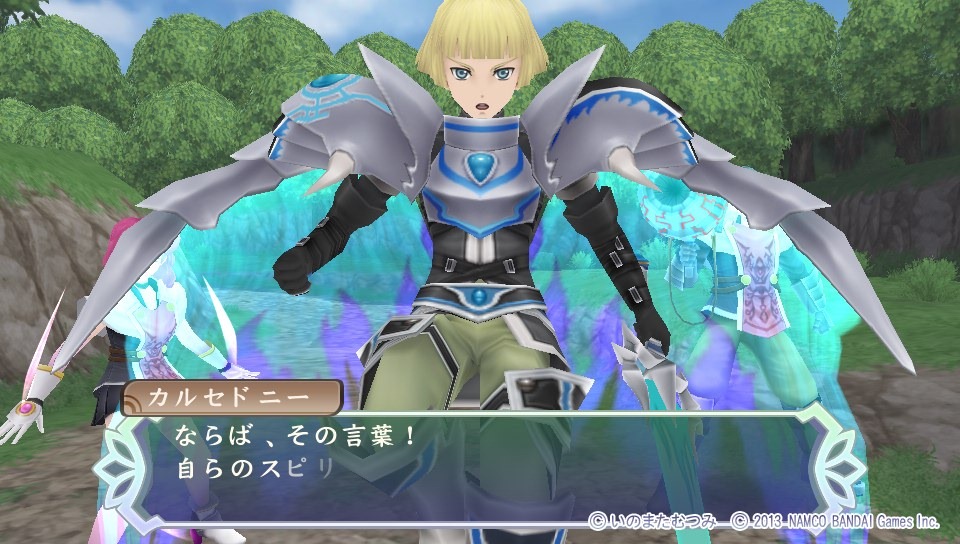Click the dialogue box to advance the text
The height and width of the screenshot is (544, 960).
click(x=480, y=455)
